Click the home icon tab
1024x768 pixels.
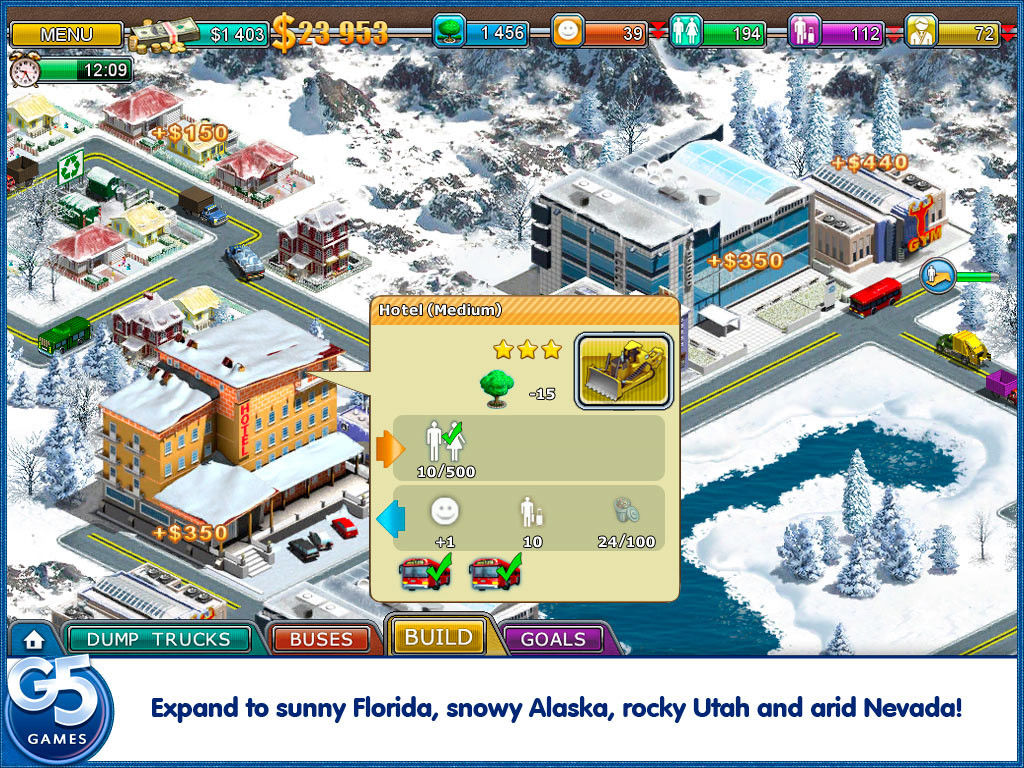[34, 638]
